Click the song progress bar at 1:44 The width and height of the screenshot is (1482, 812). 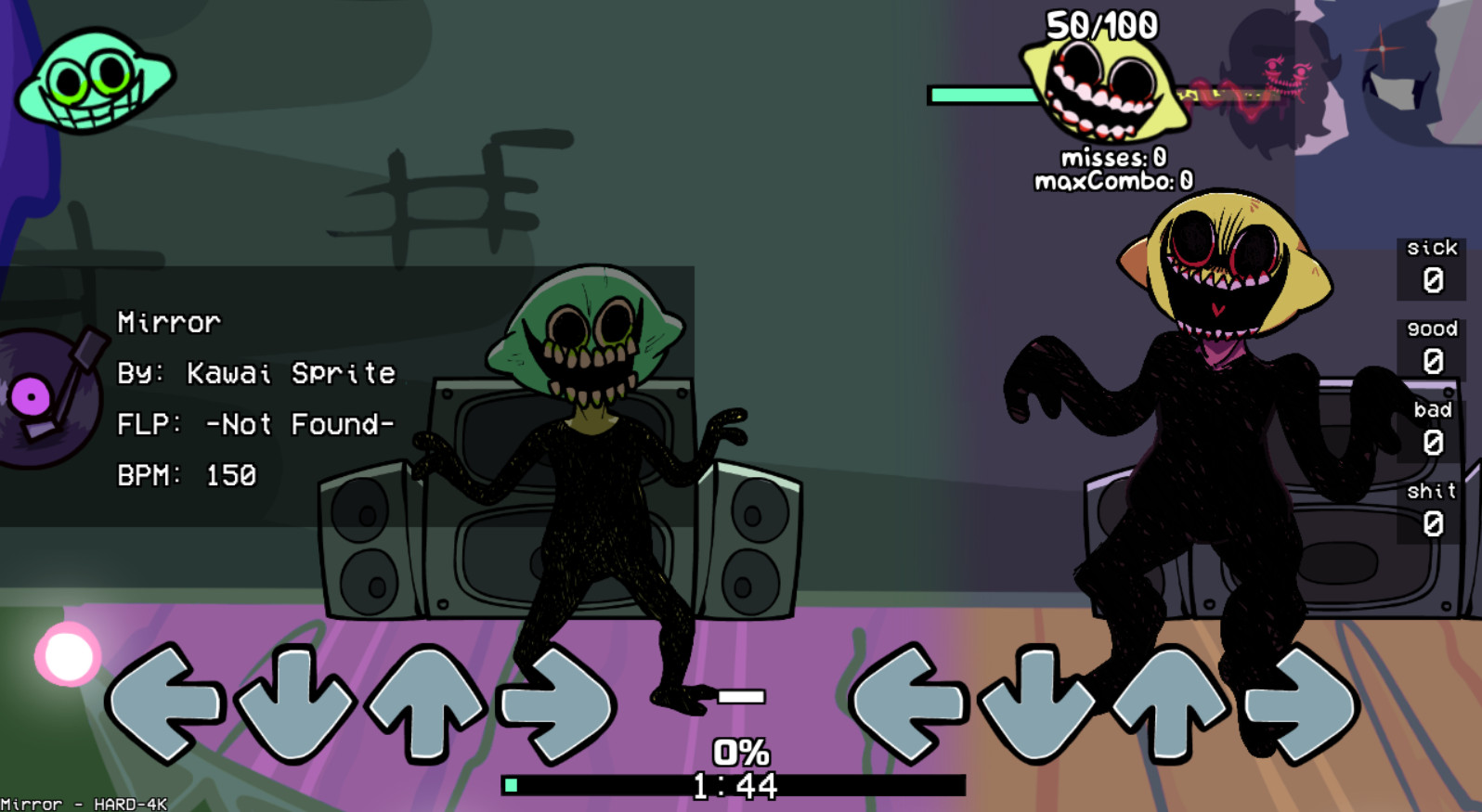[734, 784]
